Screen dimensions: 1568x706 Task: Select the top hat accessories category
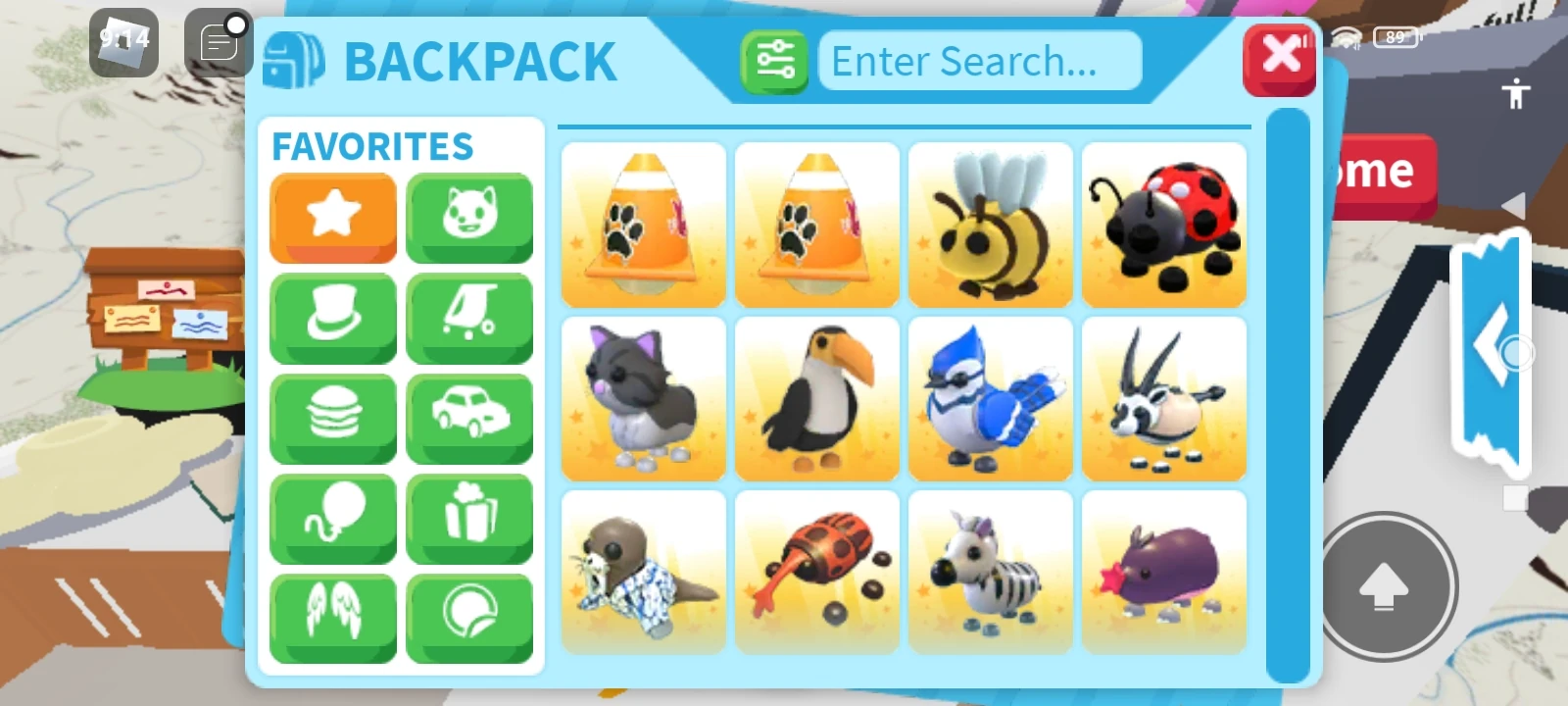tap(333, 318)
